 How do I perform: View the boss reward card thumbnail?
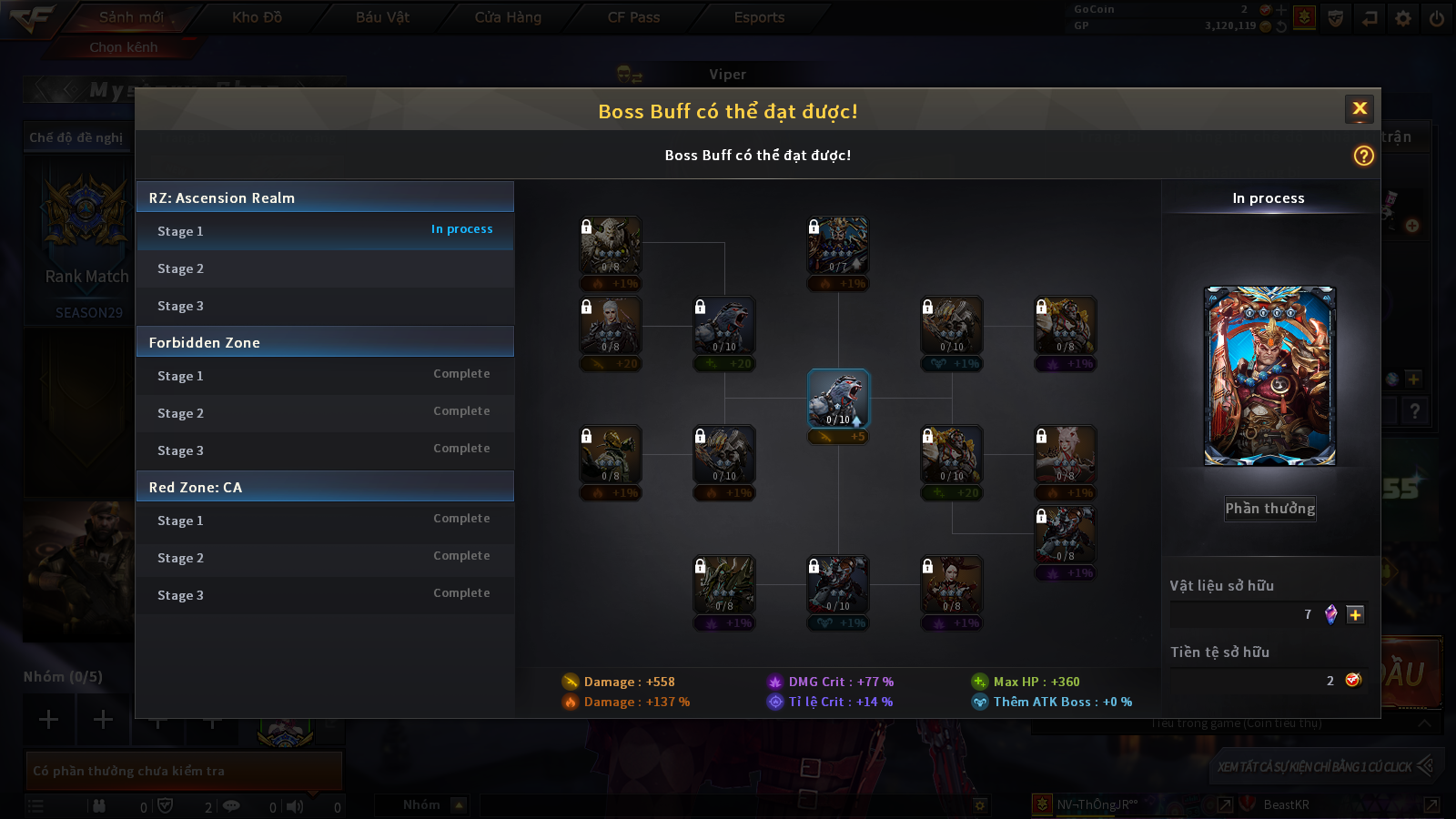(1269, 376)
